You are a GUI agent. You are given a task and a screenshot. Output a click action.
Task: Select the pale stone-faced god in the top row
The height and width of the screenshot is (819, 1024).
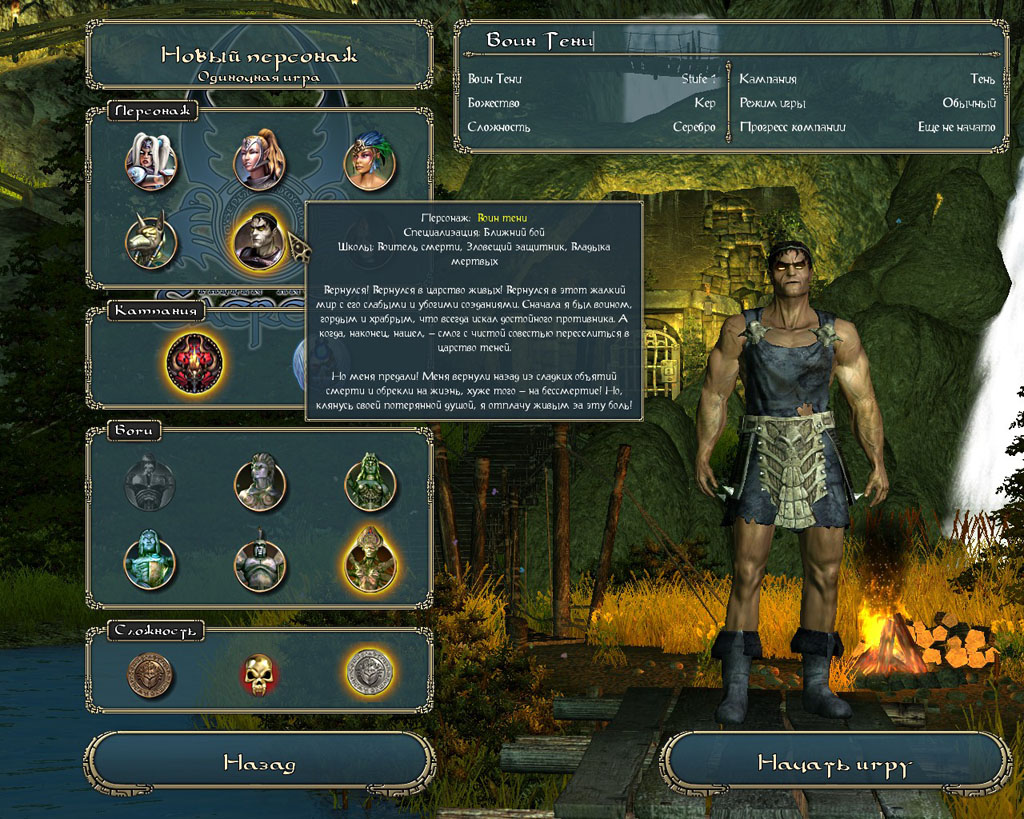tap(260, 483)
